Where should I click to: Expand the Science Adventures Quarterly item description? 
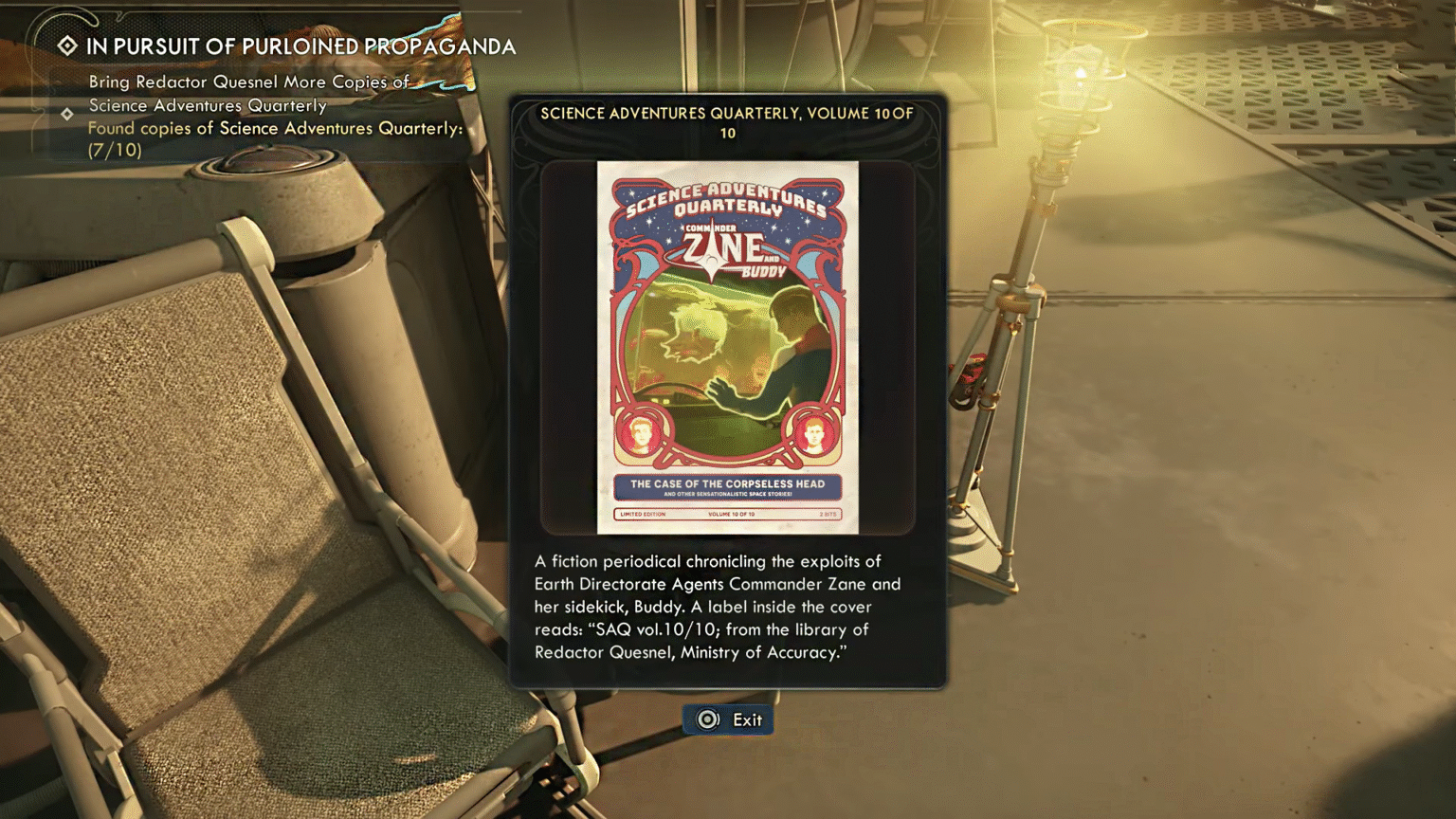(x=719, y=607)
